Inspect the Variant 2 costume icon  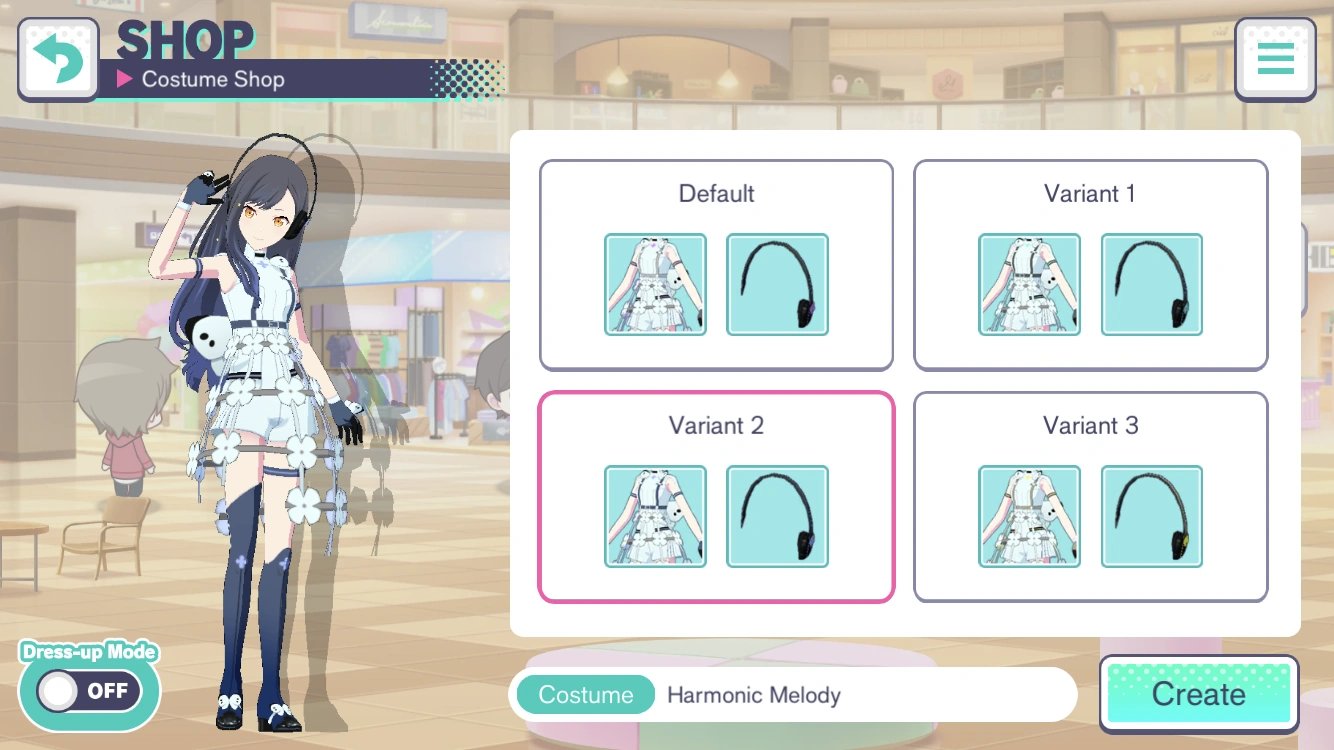click(655, 516)
